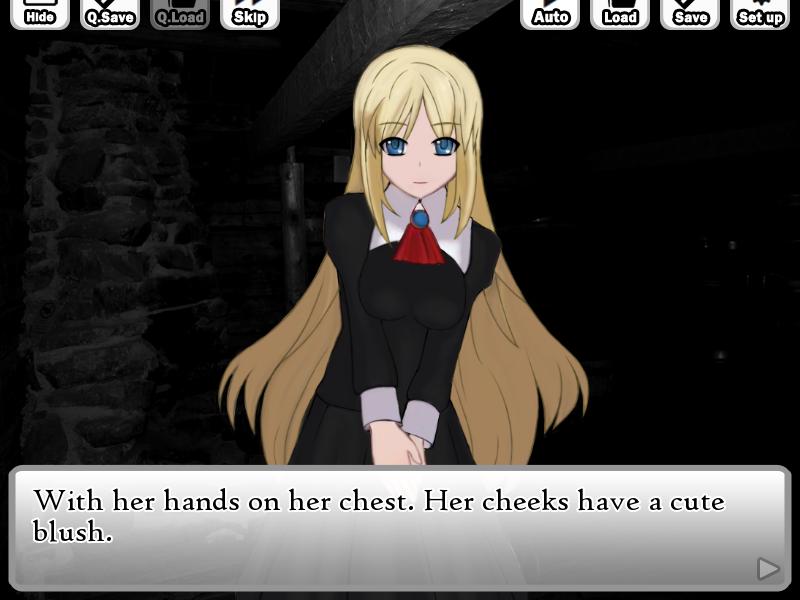Hide the dialogue text window
The width and height of the screenshot is (800, 600).
coord(40,14)
